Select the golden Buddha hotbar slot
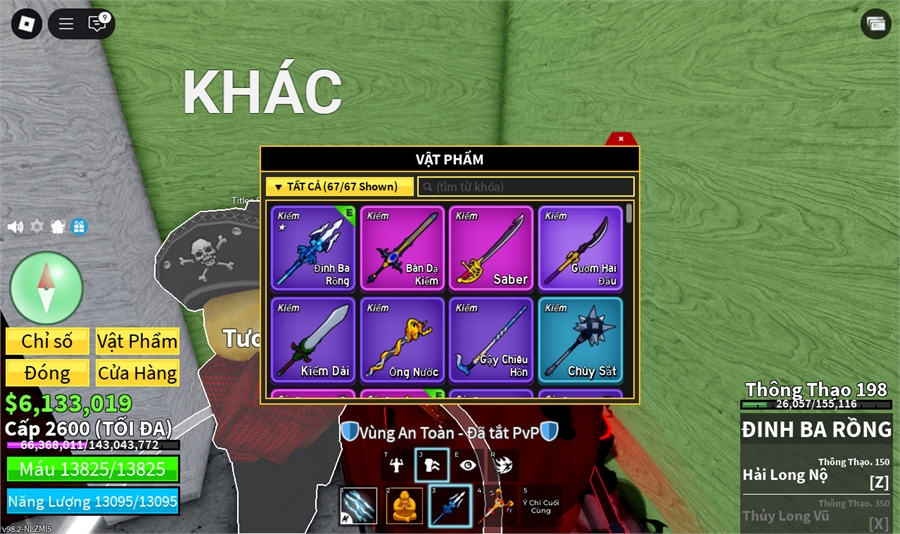 404,506
